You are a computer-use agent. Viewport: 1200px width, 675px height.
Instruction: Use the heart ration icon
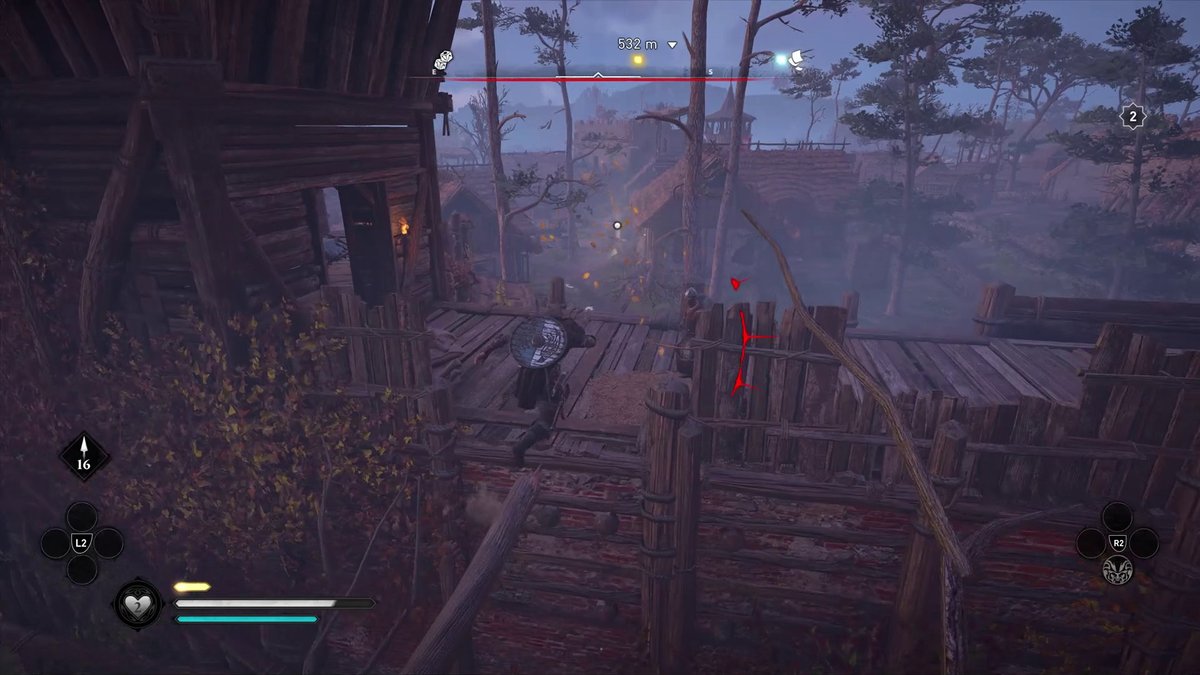coord(138,603)
